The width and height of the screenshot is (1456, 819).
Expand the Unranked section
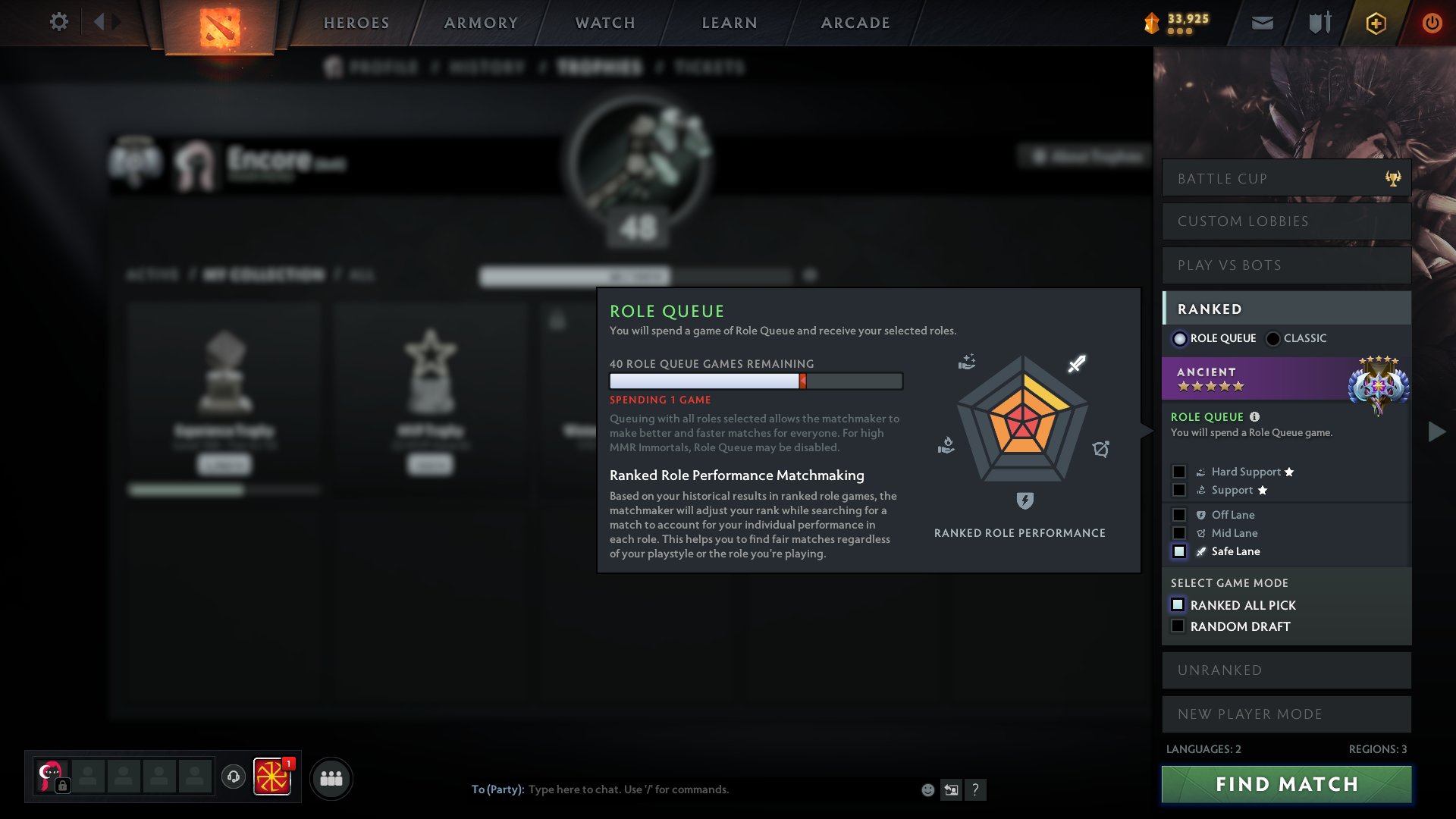tap(1285, 670)
